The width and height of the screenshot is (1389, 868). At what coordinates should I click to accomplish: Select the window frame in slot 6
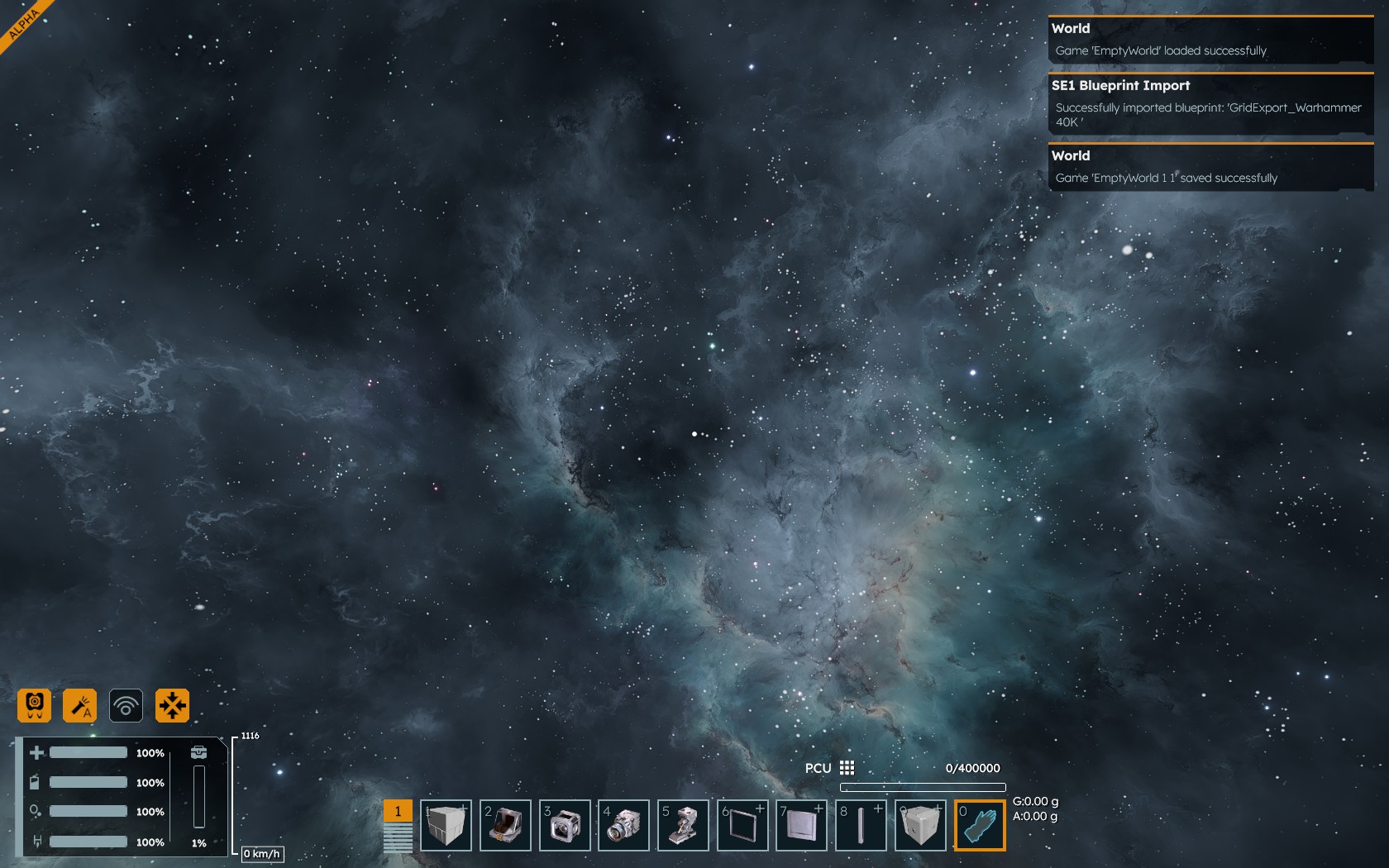[742, 825]
